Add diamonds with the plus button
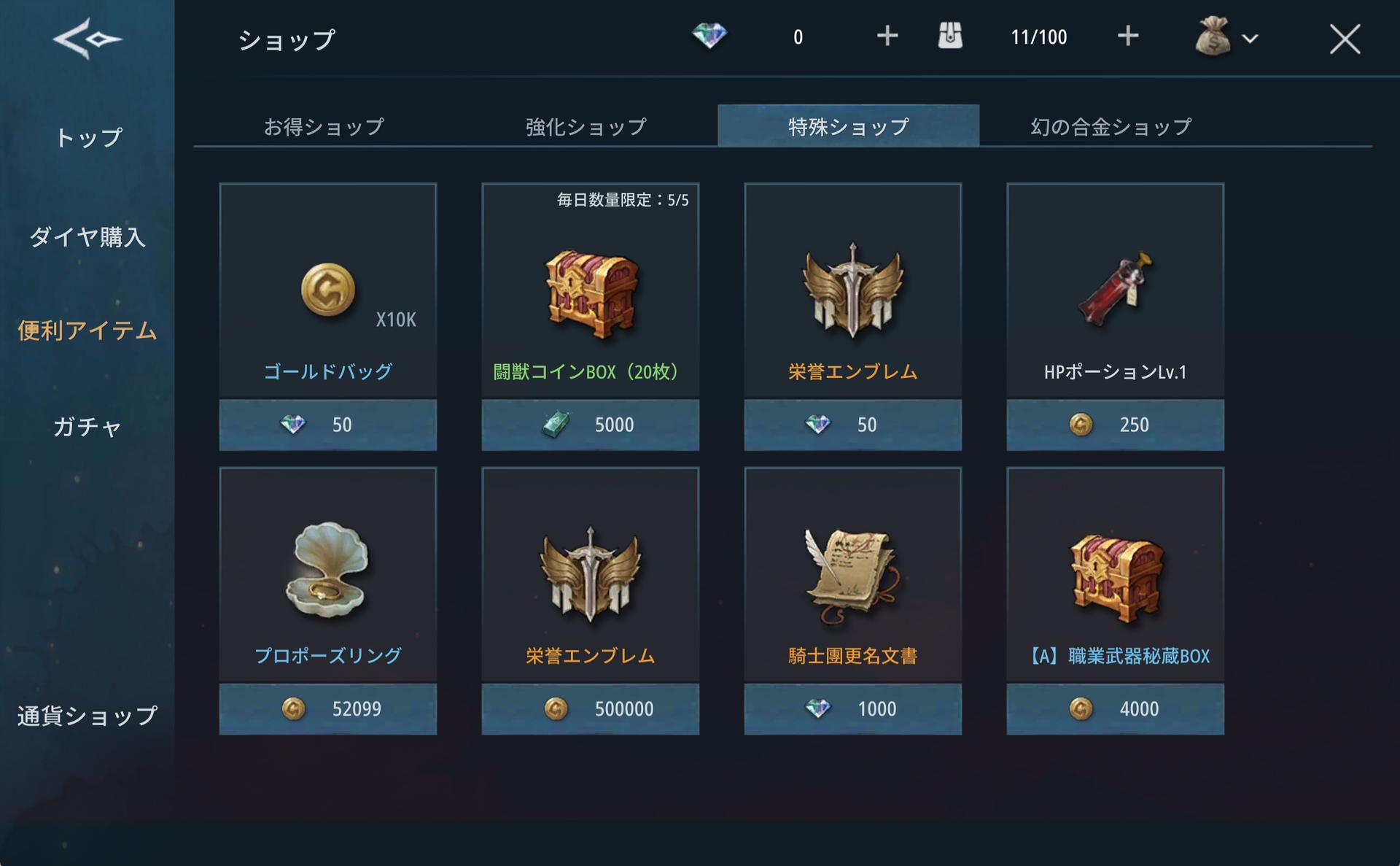The height and width of the screenshot is (866, 1400). [887, 36]
